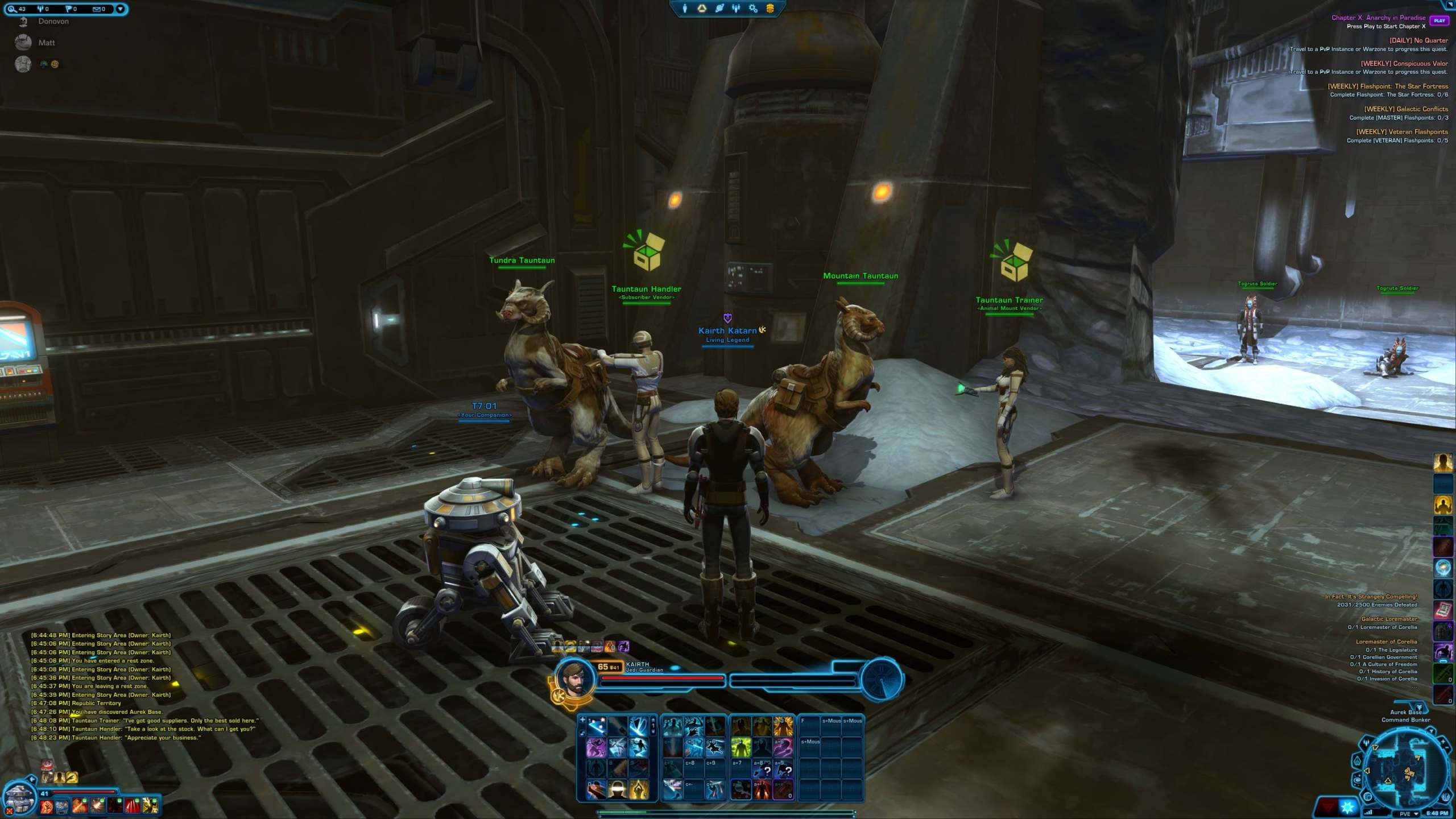The height and width of the screenshot is (819, 1456).
Task: Activate the golden radiant burst ability
Action: point(783,727)
